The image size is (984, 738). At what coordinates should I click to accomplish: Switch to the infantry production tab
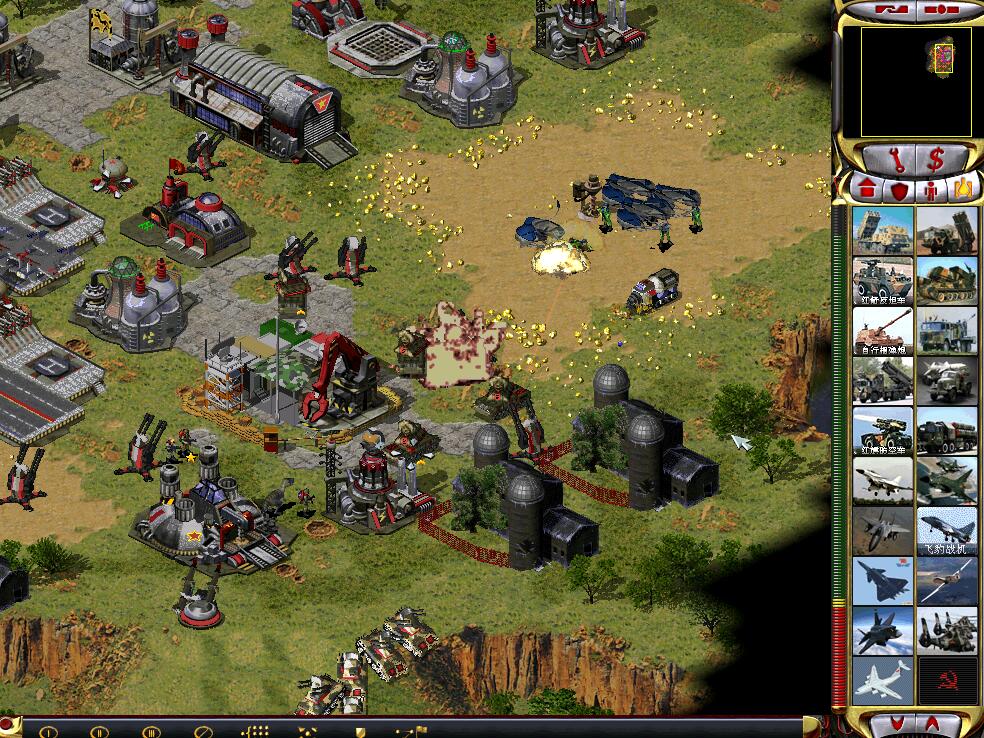click(932, 188)
